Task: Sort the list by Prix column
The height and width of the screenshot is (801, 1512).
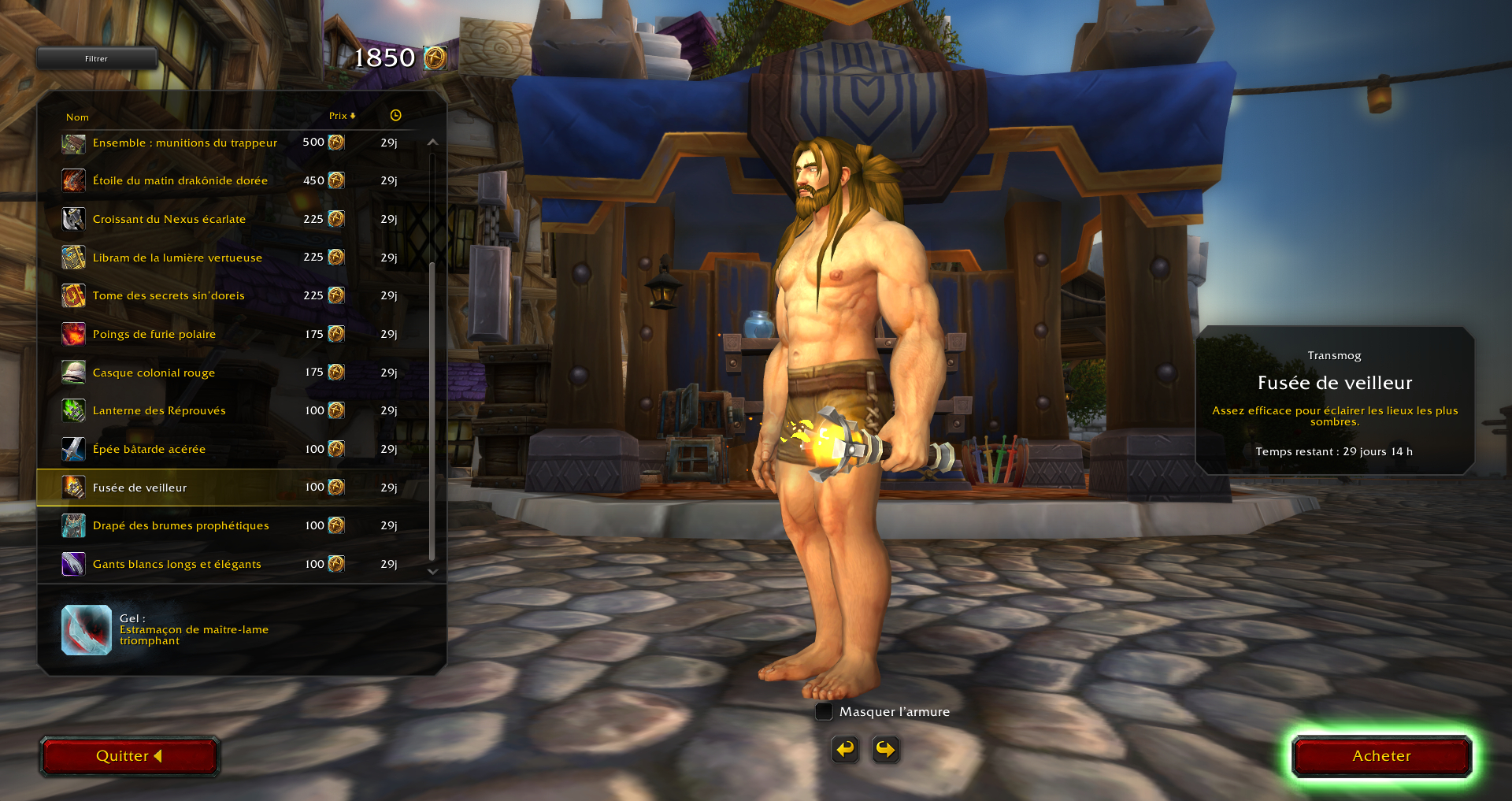Action: (x=342, y=116)
